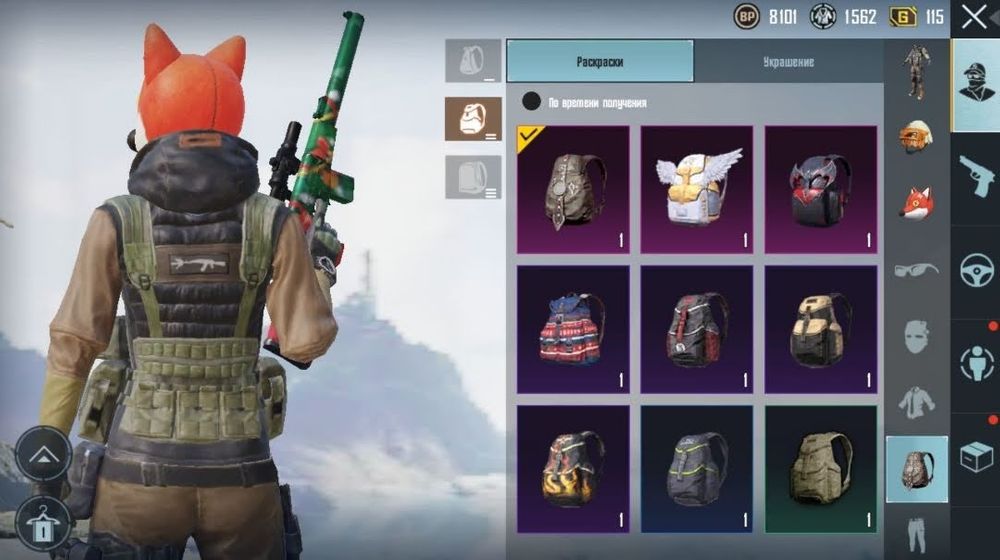Switch to the Раскраски tab
1000x560 pixels.
pos(600,62)
